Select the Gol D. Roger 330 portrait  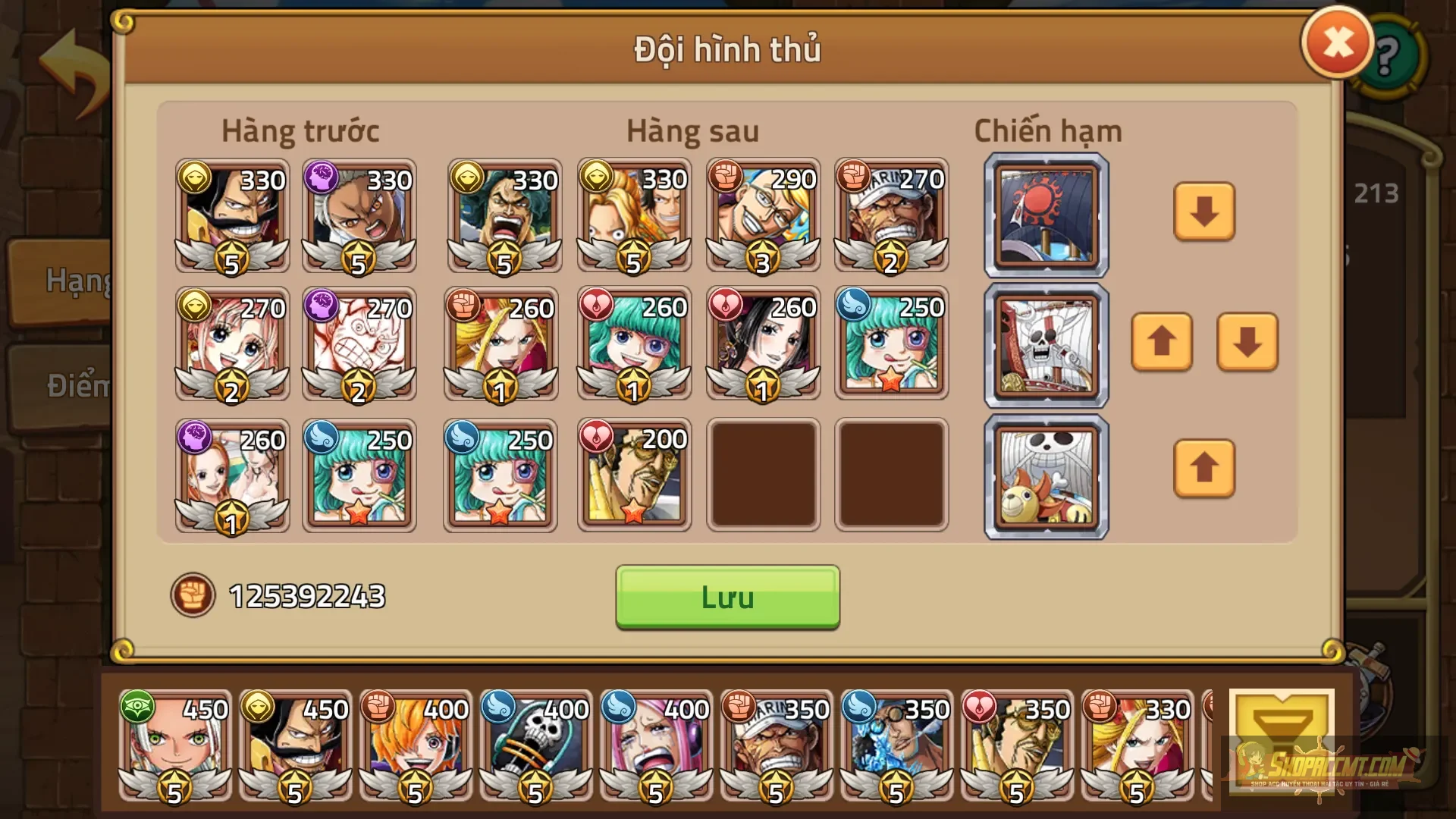tap(231, 216)
